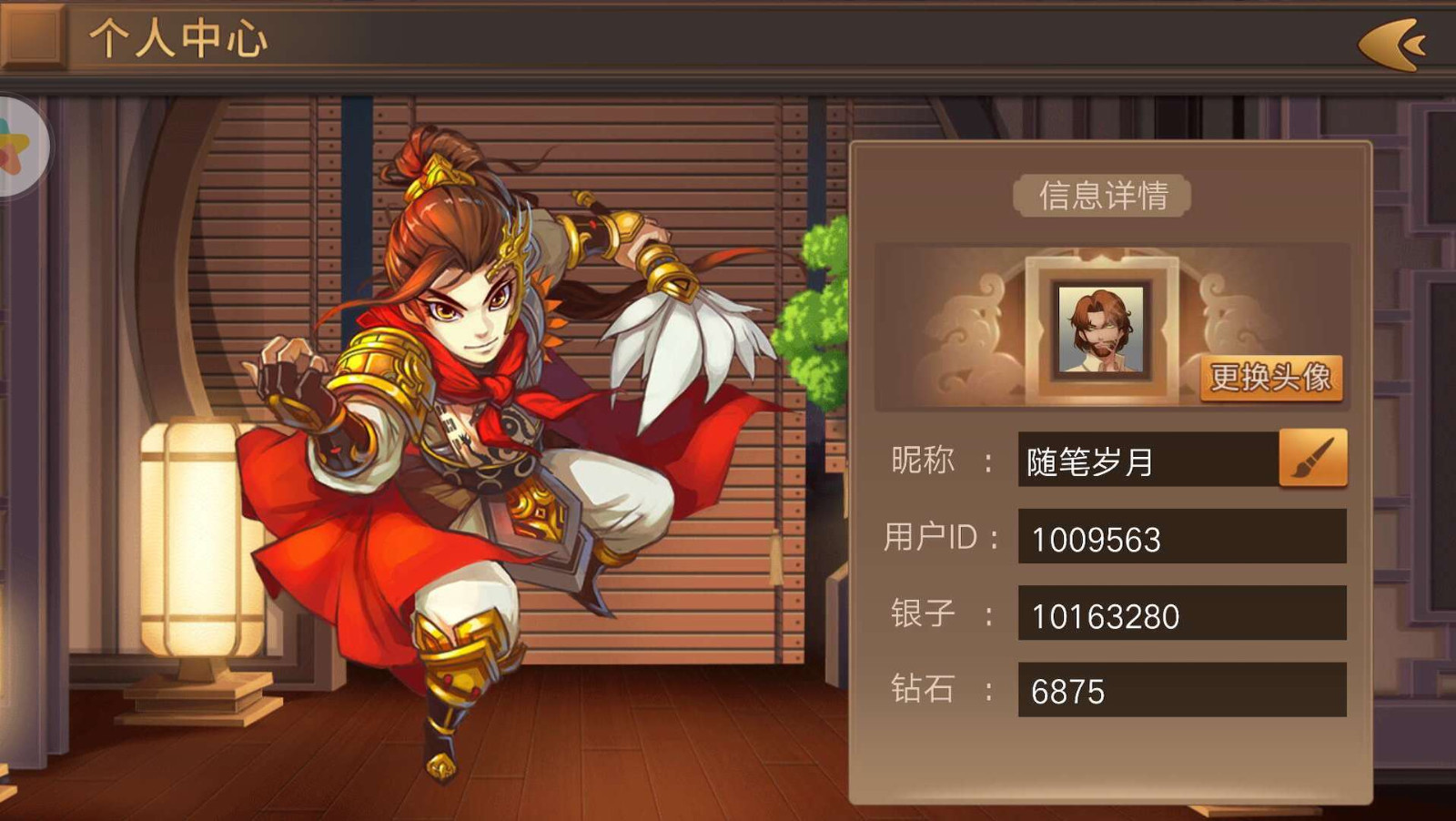Select the 个人中心 title banner
1456x821 pixels.
pyautogui.click(x=177, y=41)
